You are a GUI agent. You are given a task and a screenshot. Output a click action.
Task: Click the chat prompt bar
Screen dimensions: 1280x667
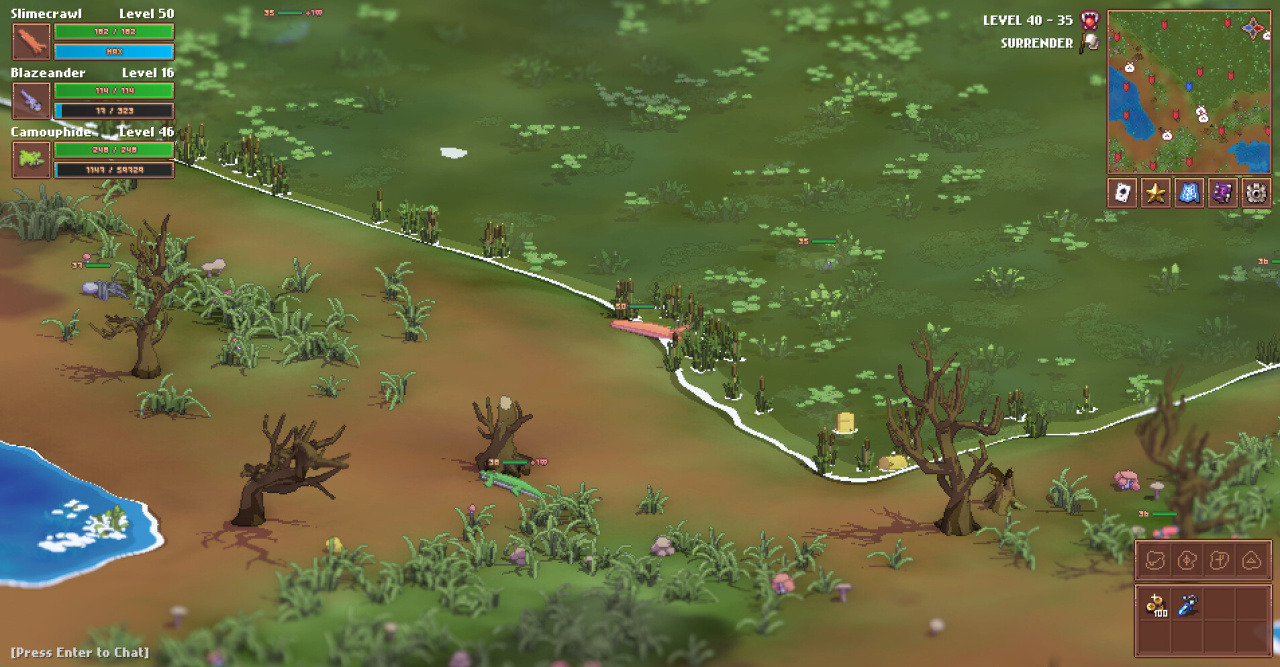pyautogui.click(x=80, y=653)
